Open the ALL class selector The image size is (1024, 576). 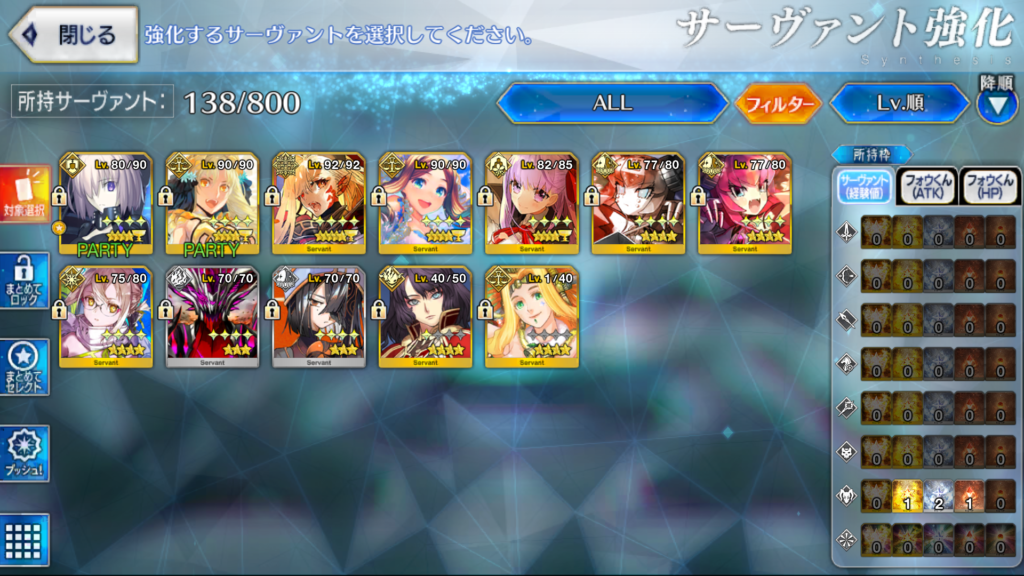pos(612,103)
